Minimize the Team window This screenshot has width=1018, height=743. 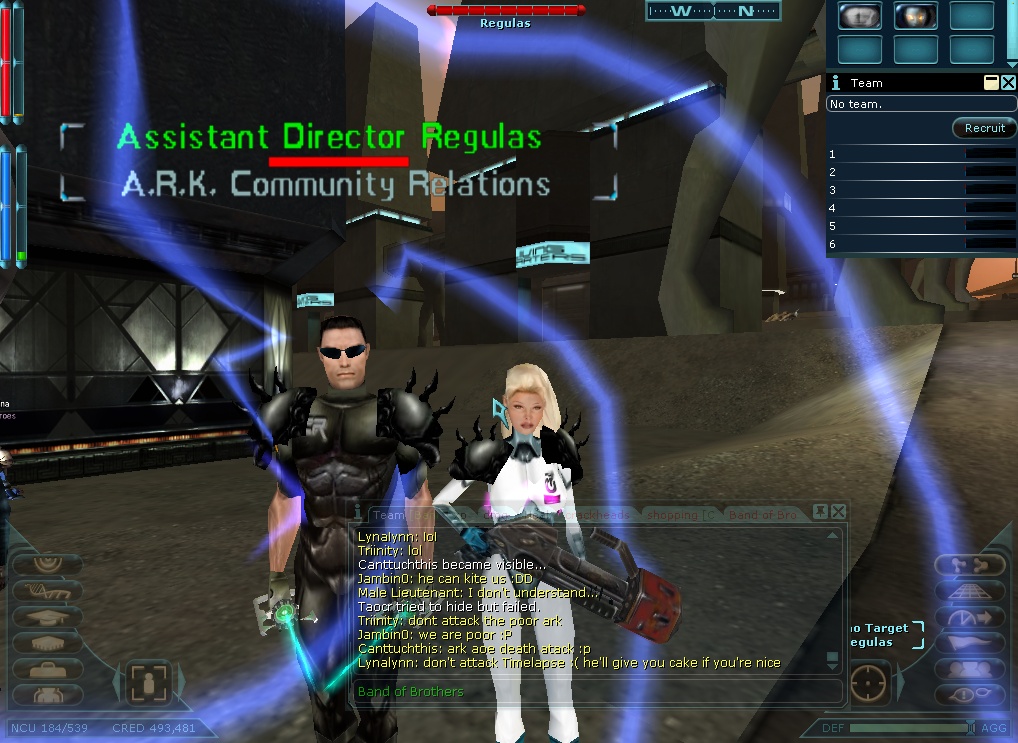(x=991, y=83)
